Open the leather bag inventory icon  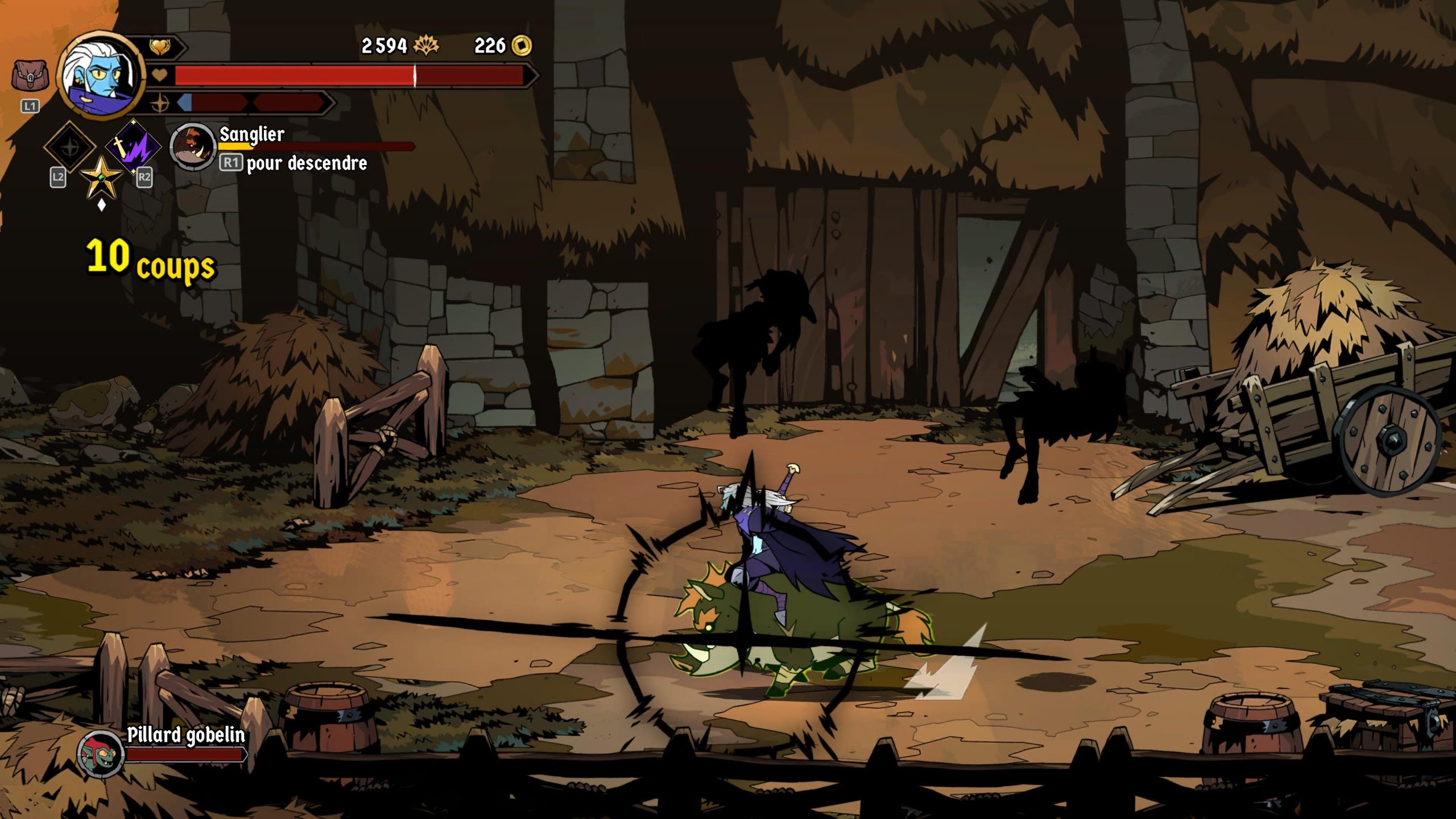point(30,76)
